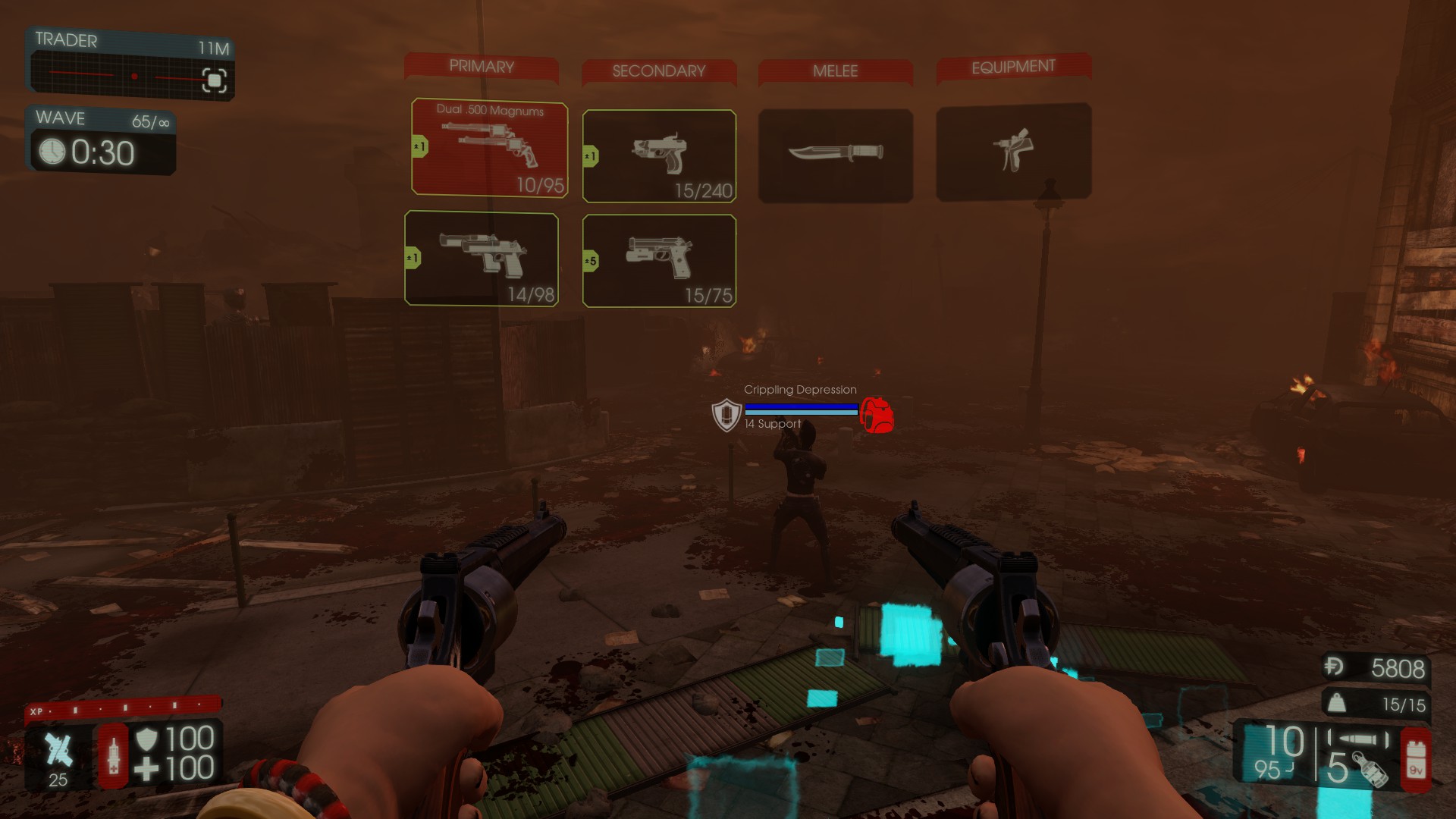Choose the dual pistols slot showing 14/98
This screenshot has height=819, width=1456.
pos(482,259)
